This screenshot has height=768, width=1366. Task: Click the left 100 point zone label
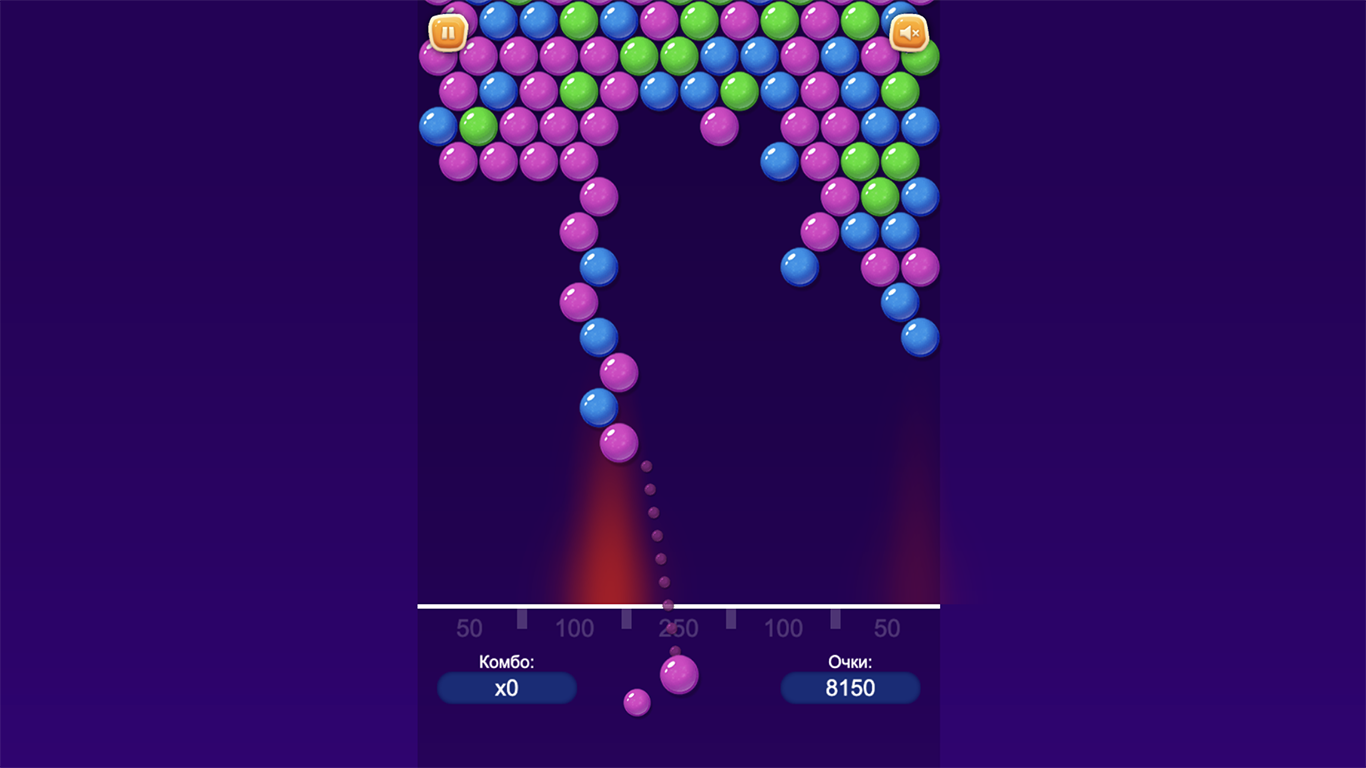pos(575,628)
